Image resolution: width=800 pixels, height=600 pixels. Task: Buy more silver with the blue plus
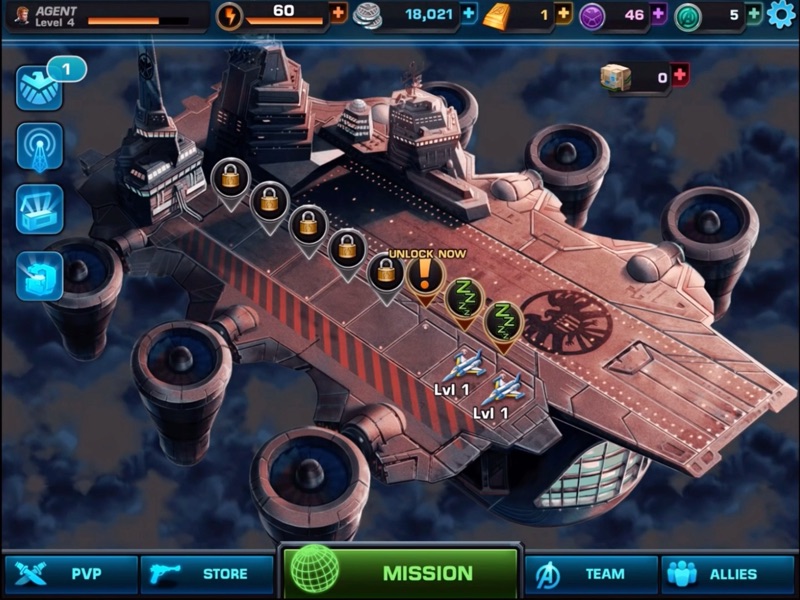coord(469,14)
